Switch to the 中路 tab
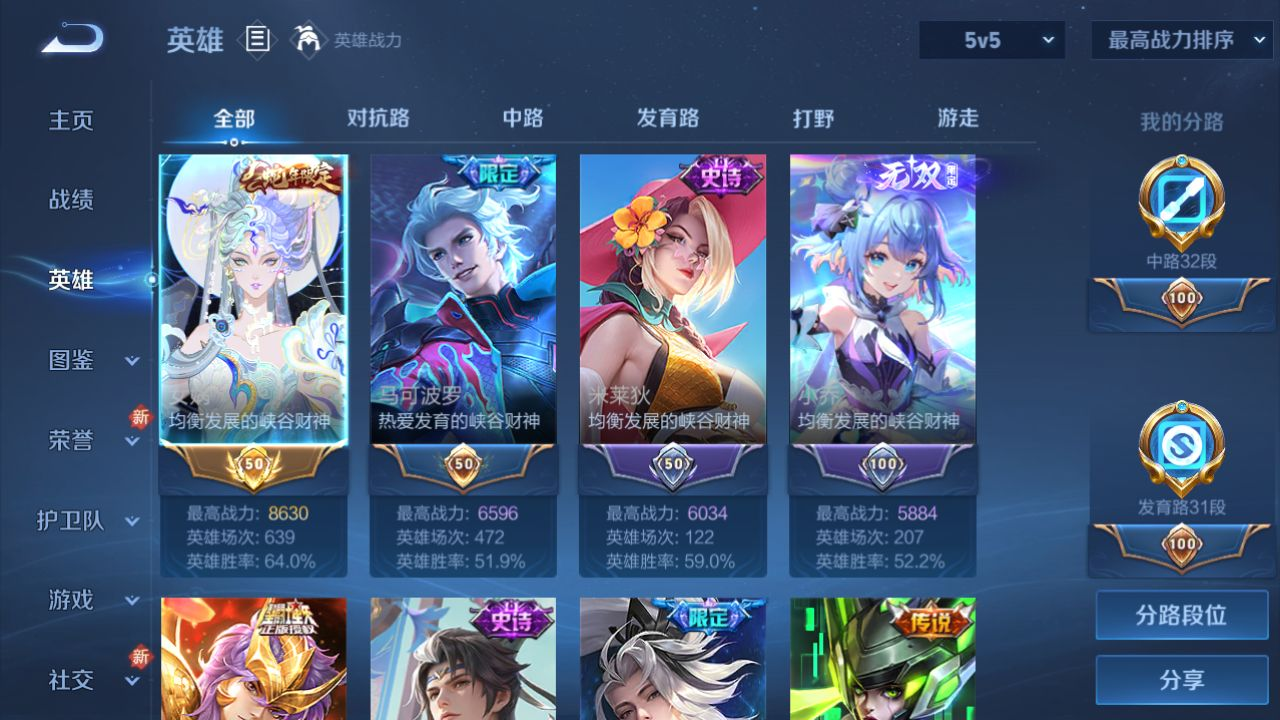Screen dimensions: 1280x720 click(x=523, y=118)
